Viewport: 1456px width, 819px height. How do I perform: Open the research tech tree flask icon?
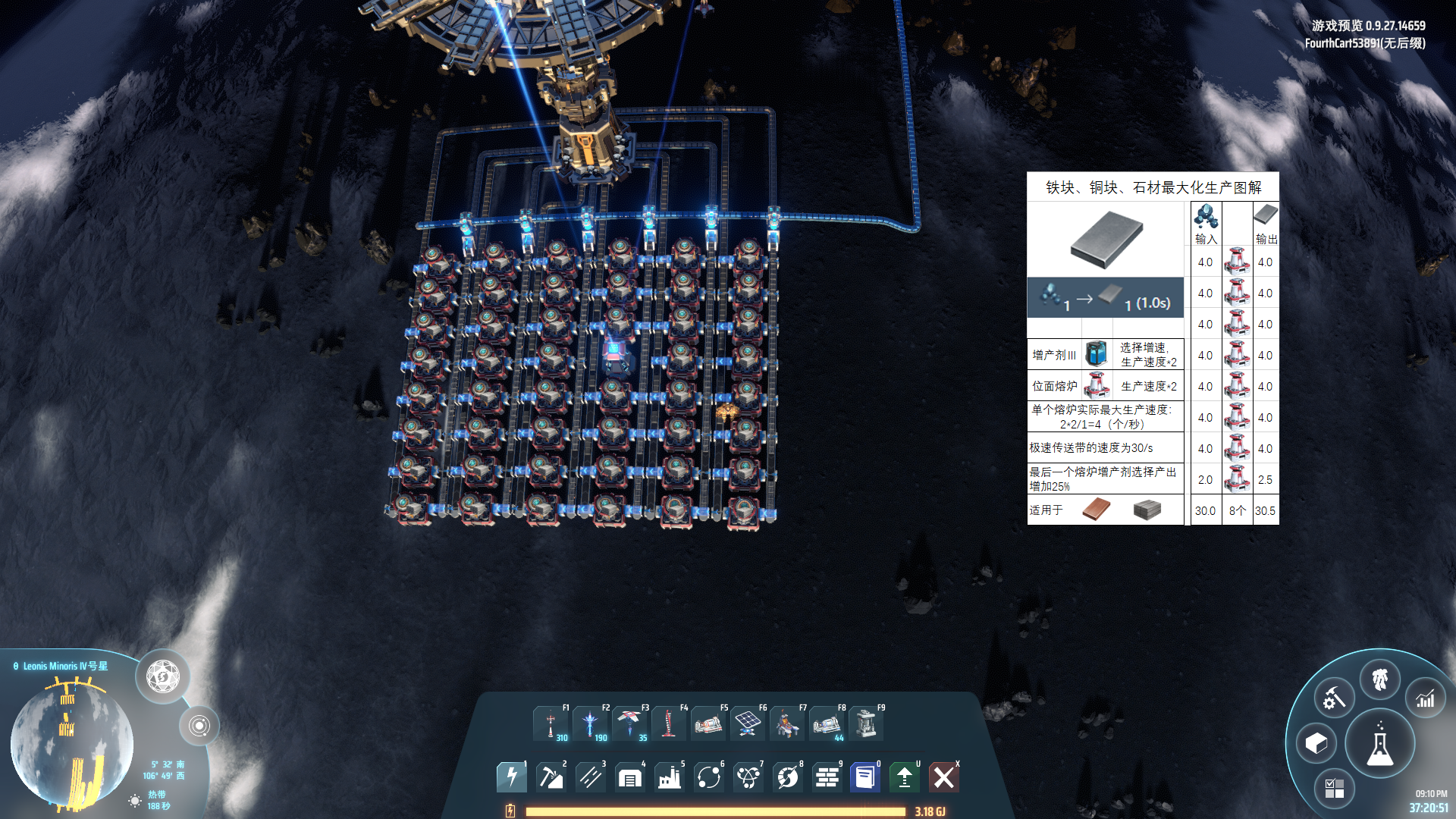point(1380,743)
